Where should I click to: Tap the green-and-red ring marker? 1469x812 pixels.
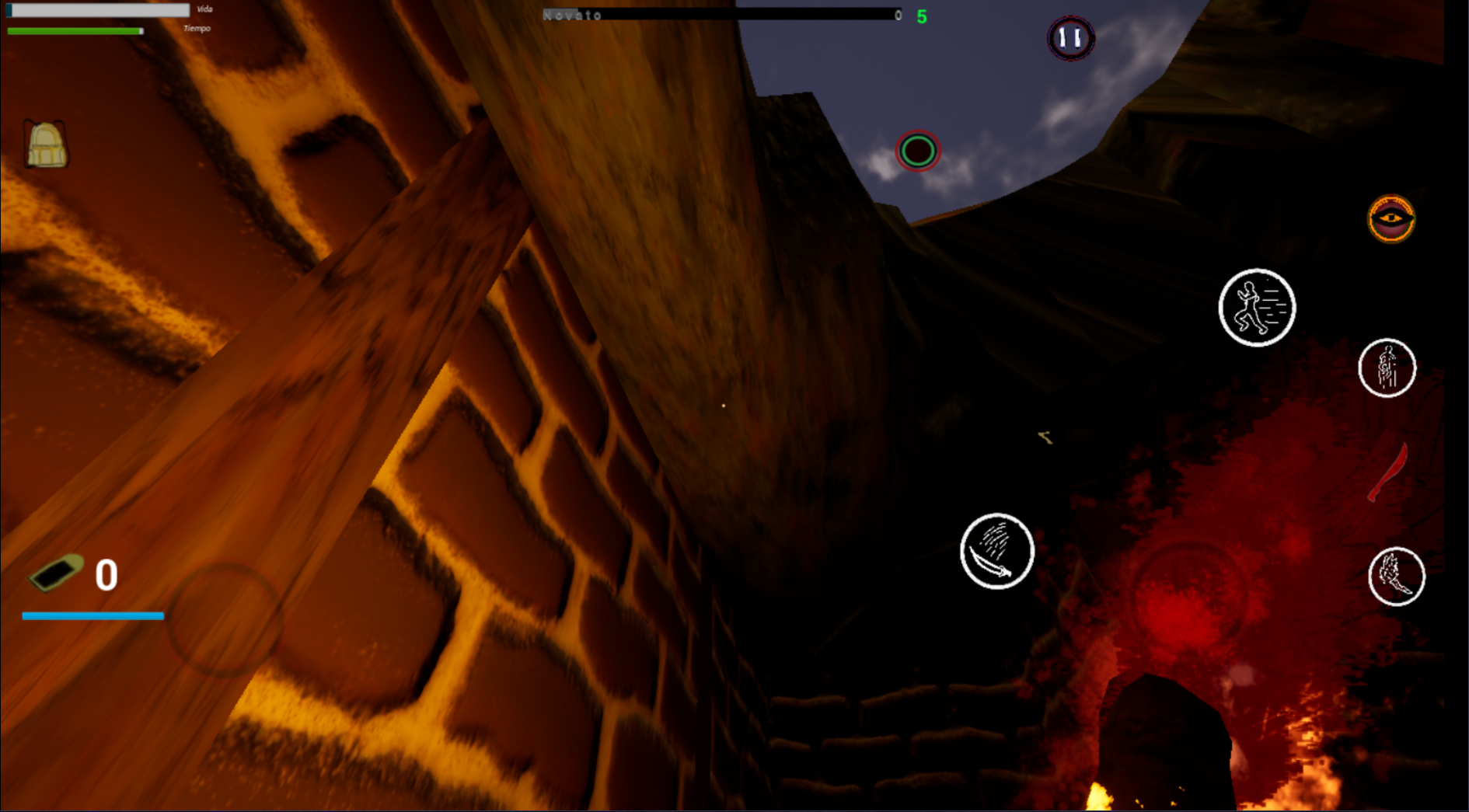click(x=918, y=151)
